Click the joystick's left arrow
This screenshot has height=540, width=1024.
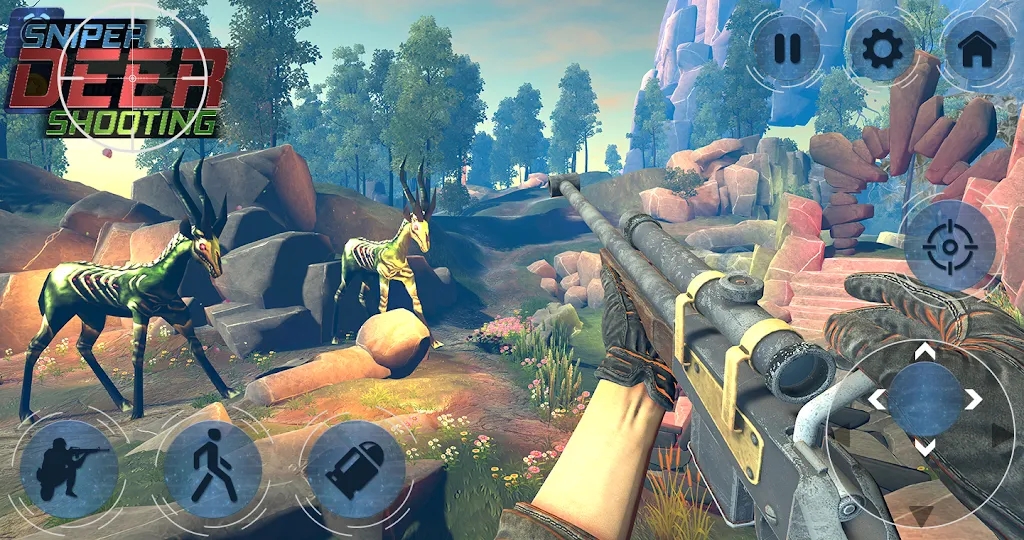877,400
